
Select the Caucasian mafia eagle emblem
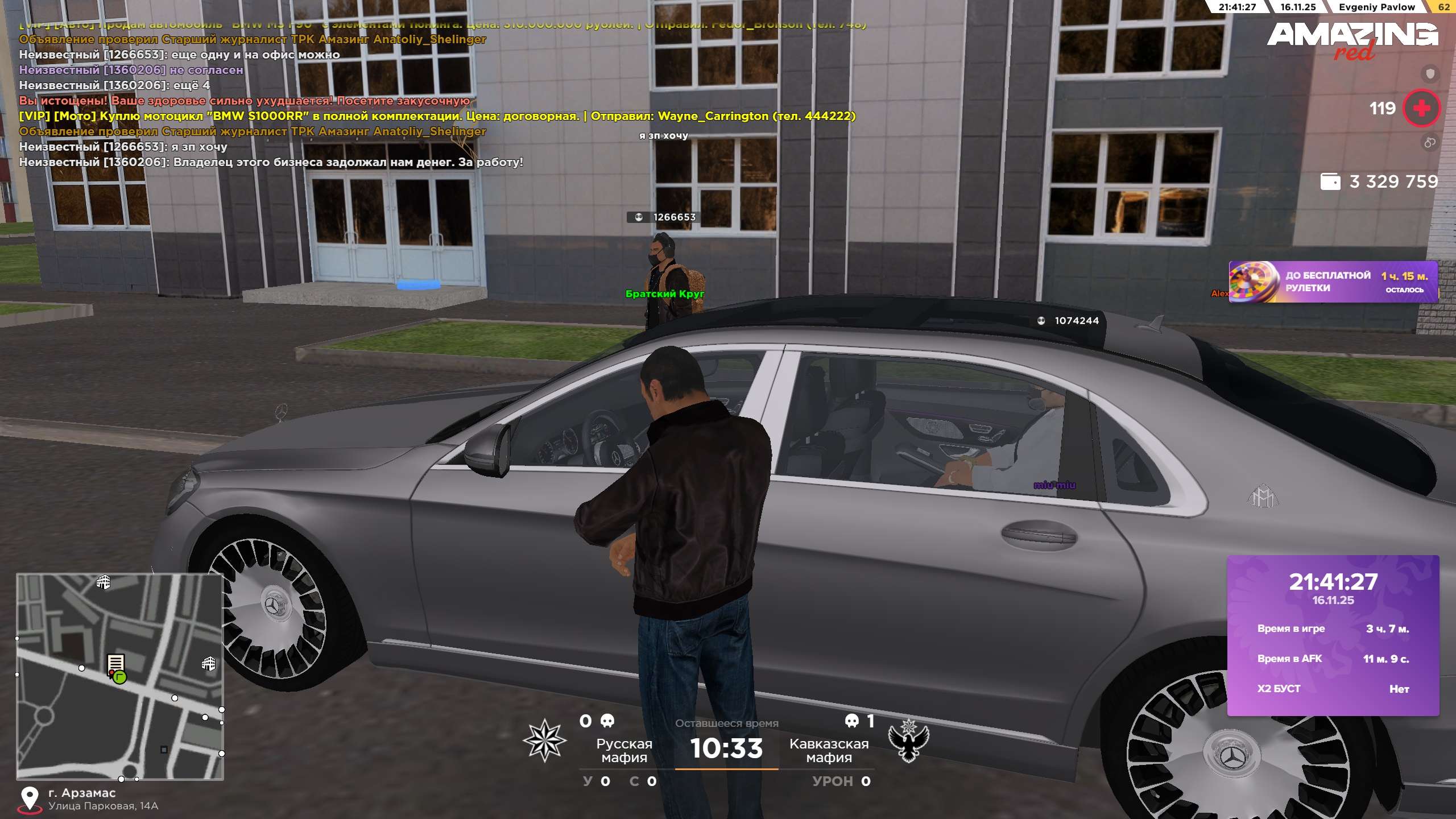coord(908,741)
